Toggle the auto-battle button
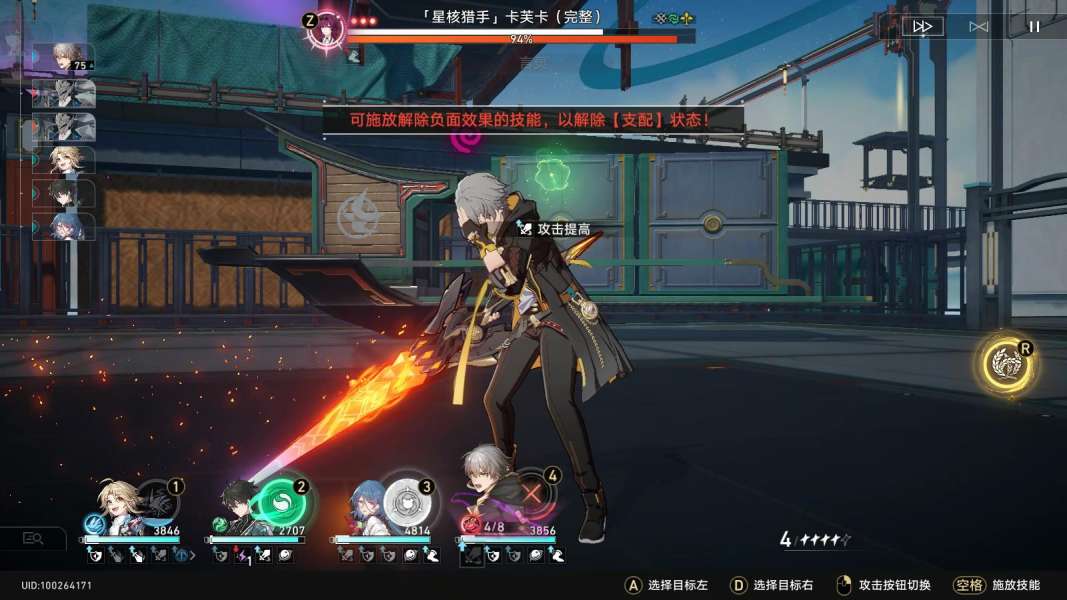The height and width of the screenshot is (600, 1067). tap(978, 27)
